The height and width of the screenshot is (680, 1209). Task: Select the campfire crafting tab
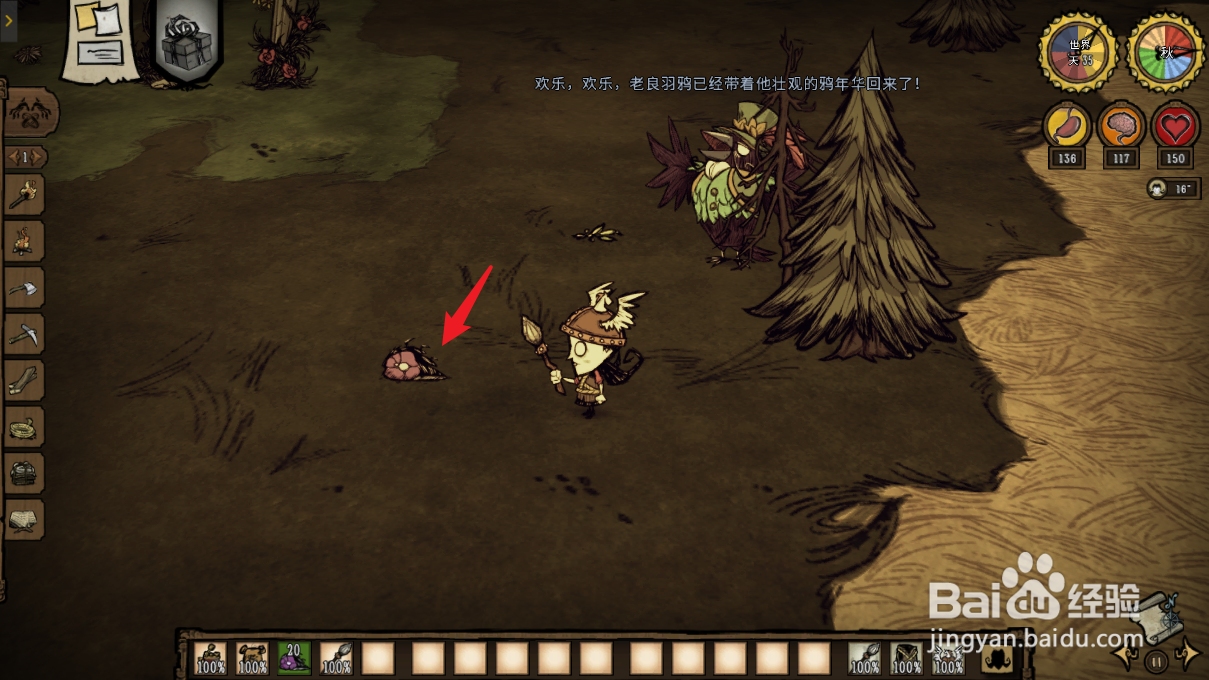point(24,240)
